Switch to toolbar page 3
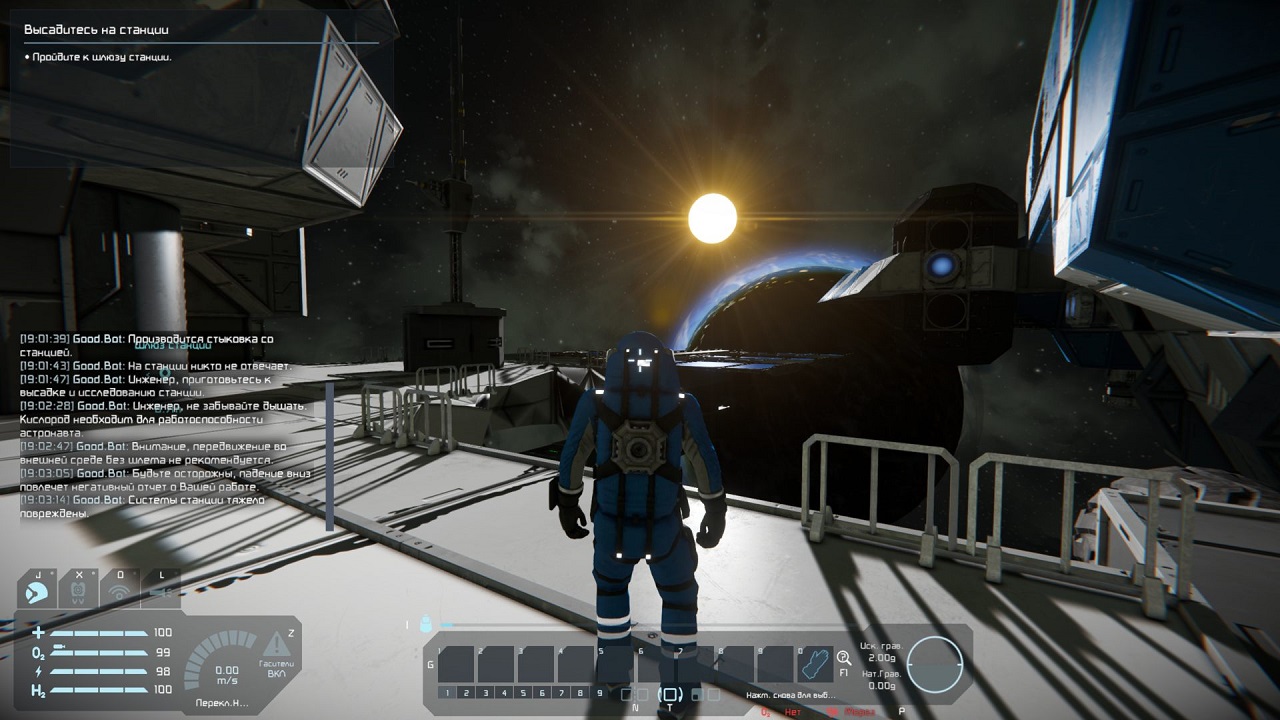 pyautogui.click(x=486, y=693)
